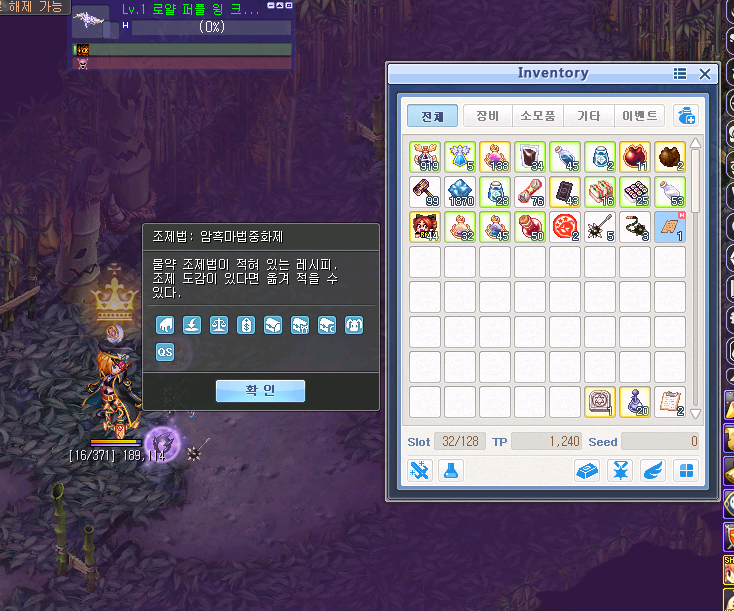Open the blue flask function button
Image resolution: width=734 pixels, height=611 pixels.
[x=451, y=470]
